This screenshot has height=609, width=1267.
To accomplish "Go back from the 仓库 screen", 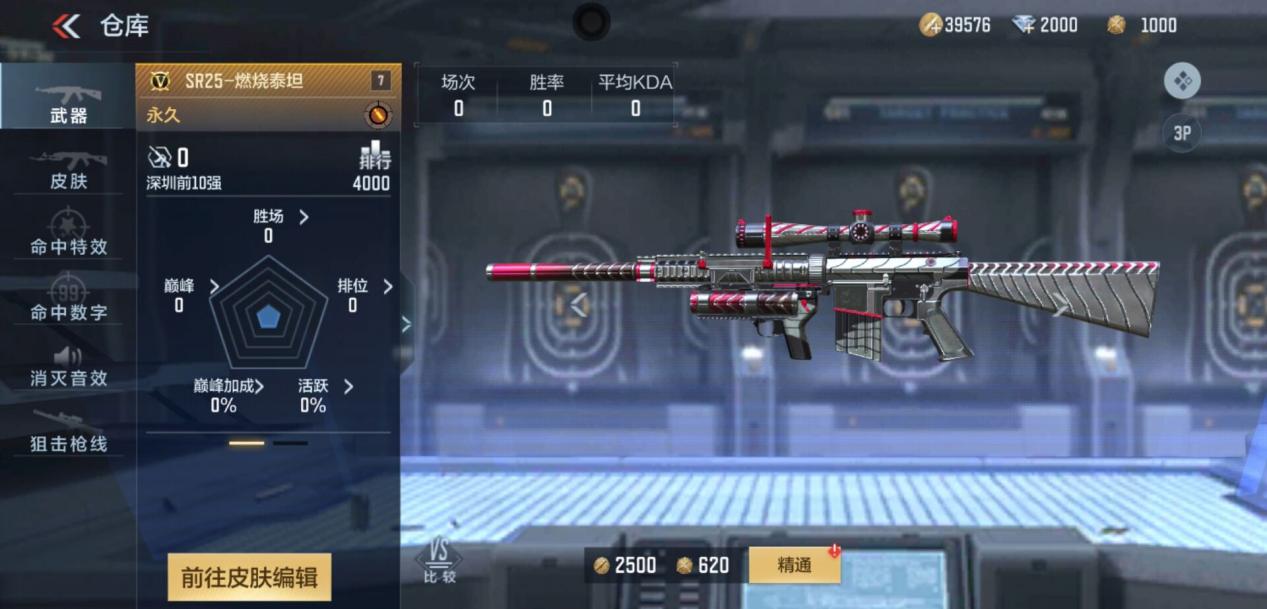I will pyautogui.click(x=67, y=26).
